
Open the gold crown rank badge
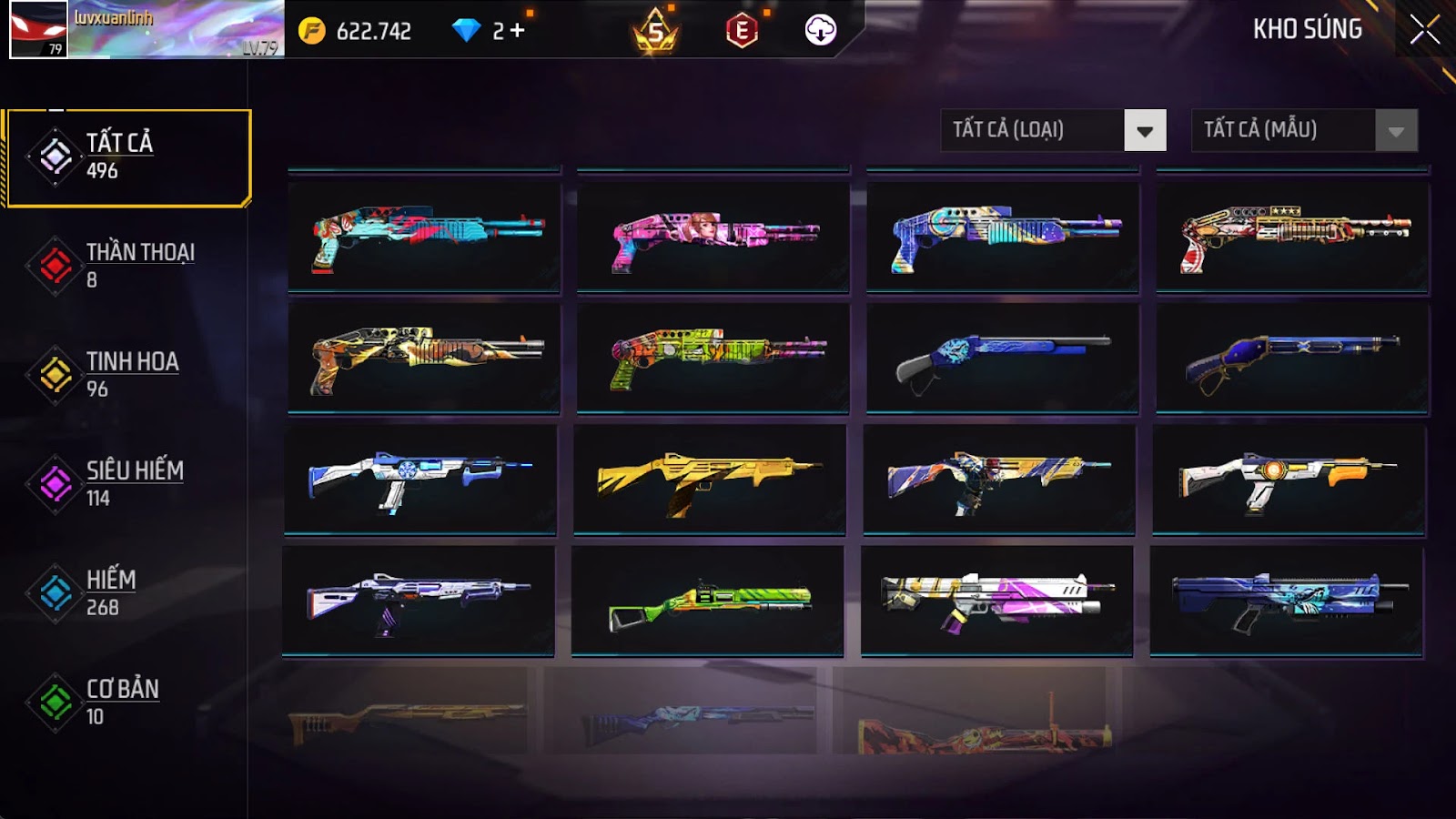click(655, 32)
